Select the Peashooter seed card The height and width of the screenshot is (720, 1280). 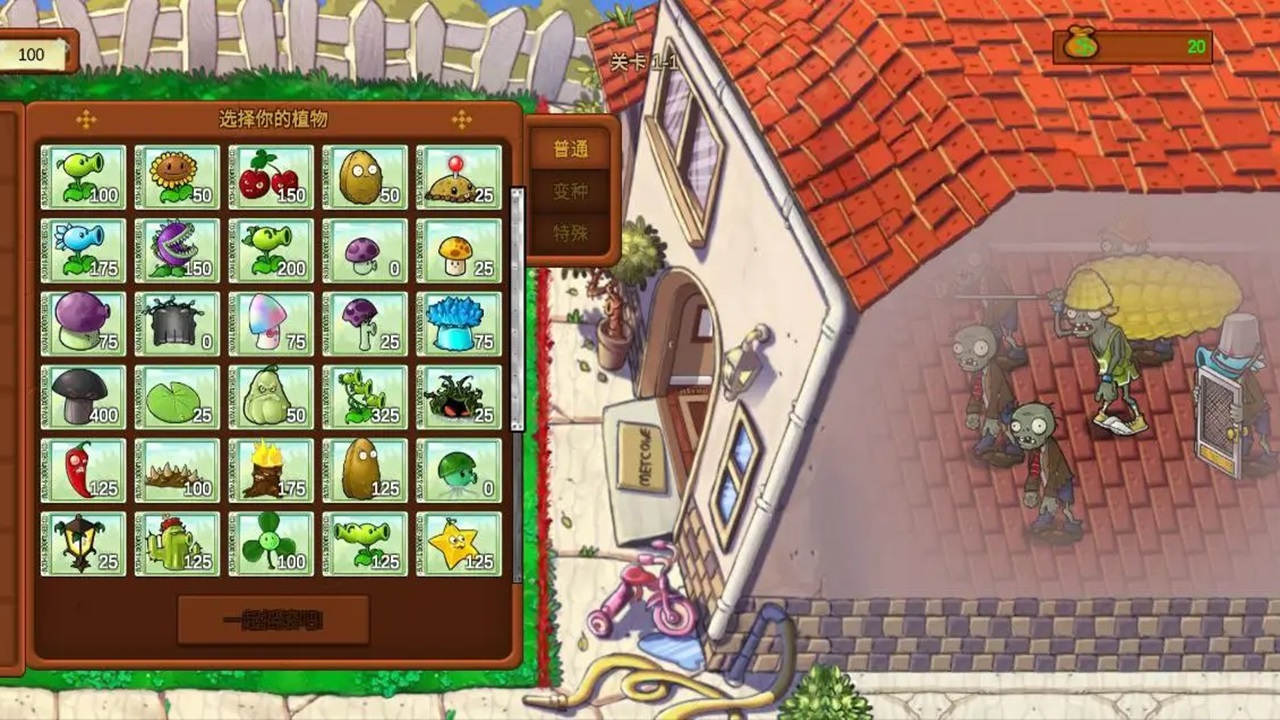83,177
